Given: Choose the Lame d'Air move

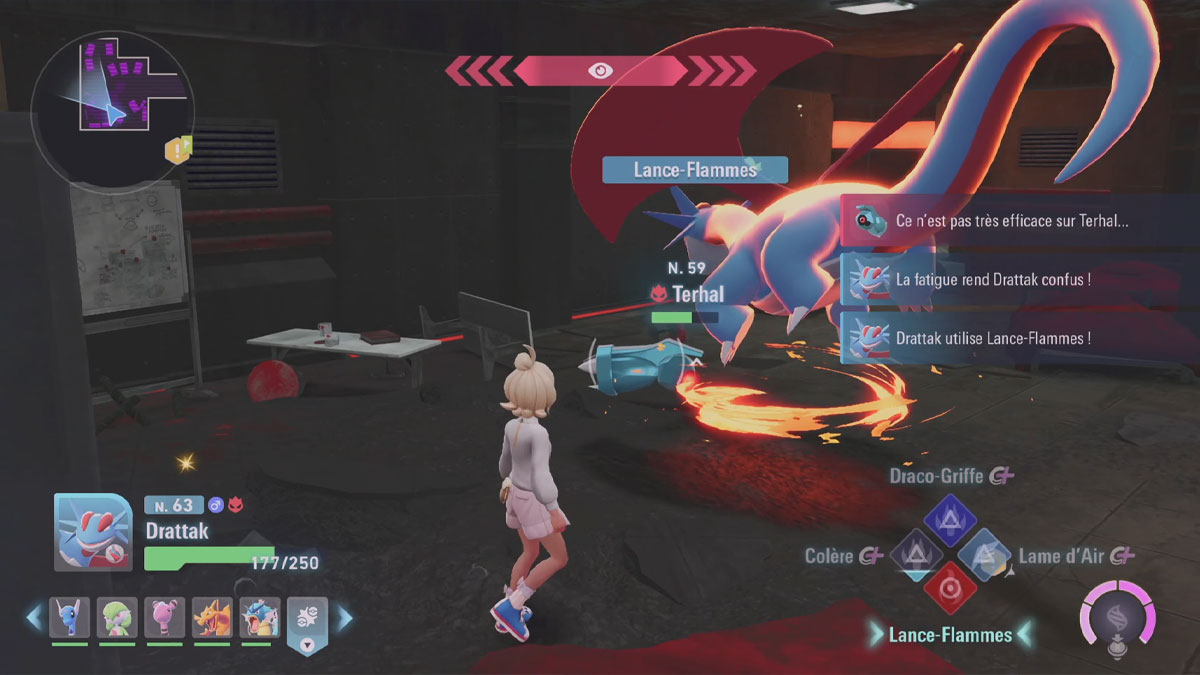Looking at the screenshot, I should pyautogui.click(x=985, y=554).
